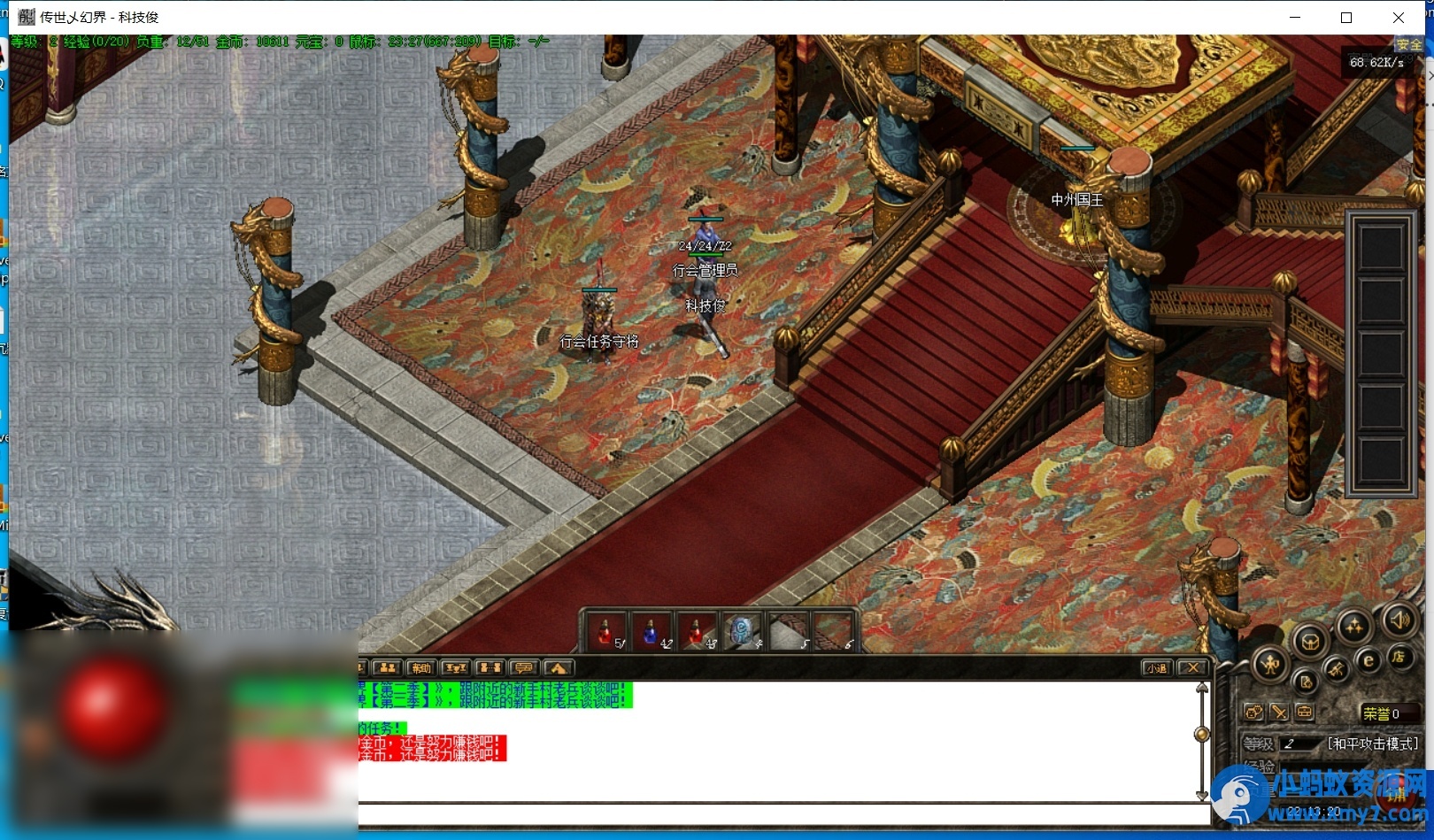Switch the 和平攻击模式 attack mode label

[1372, 744]
